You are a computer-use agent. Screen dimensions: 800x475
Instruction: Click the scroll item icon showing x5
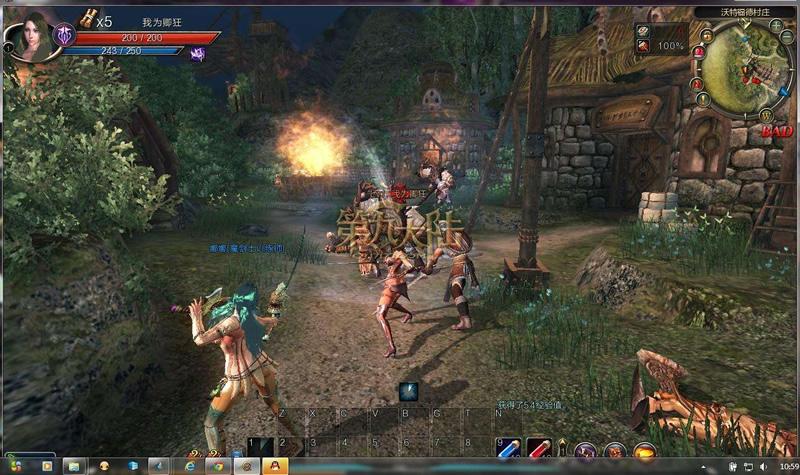(88, 18)
